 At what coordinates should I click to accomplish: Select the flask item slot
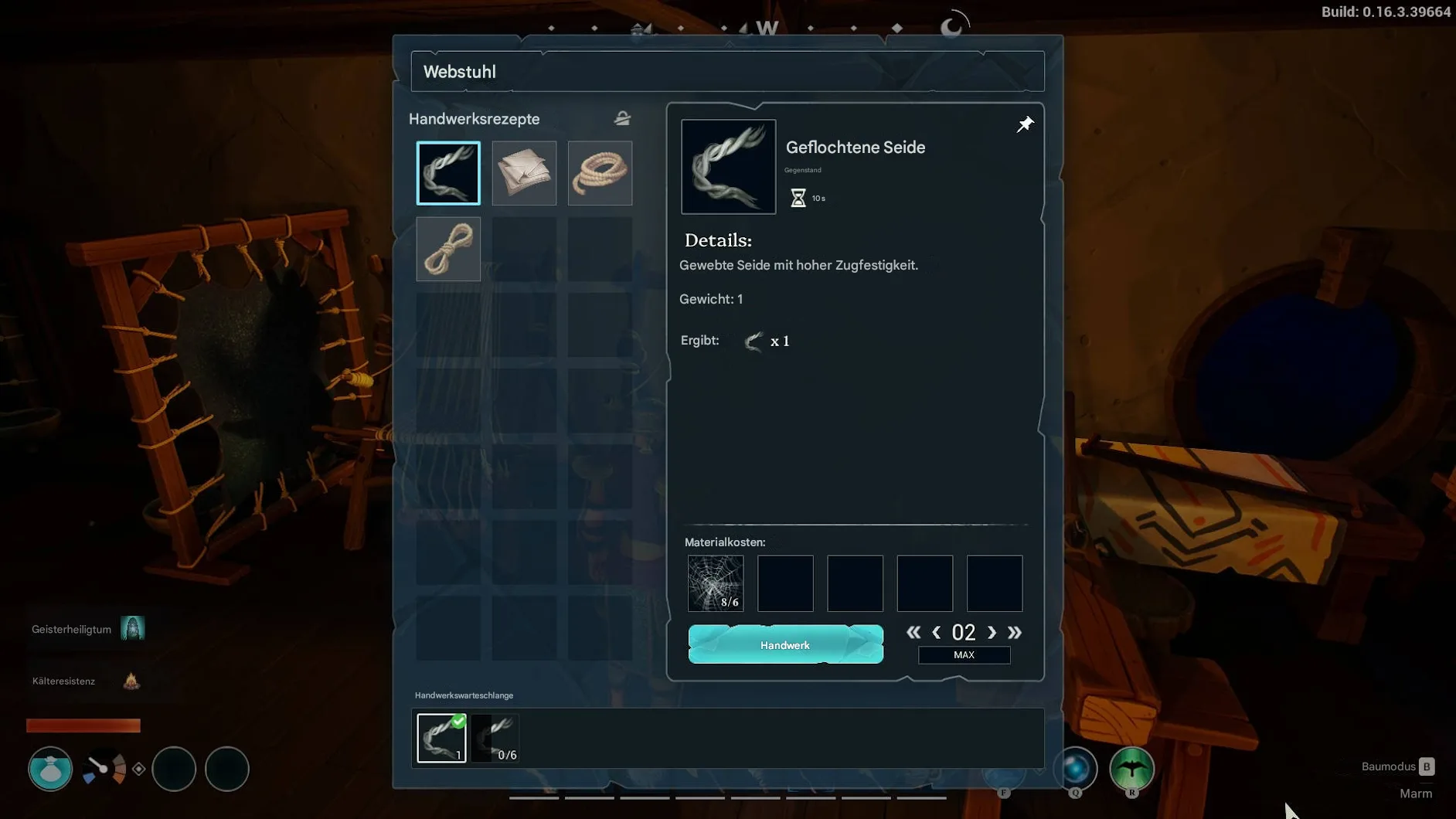click(50, 769)
